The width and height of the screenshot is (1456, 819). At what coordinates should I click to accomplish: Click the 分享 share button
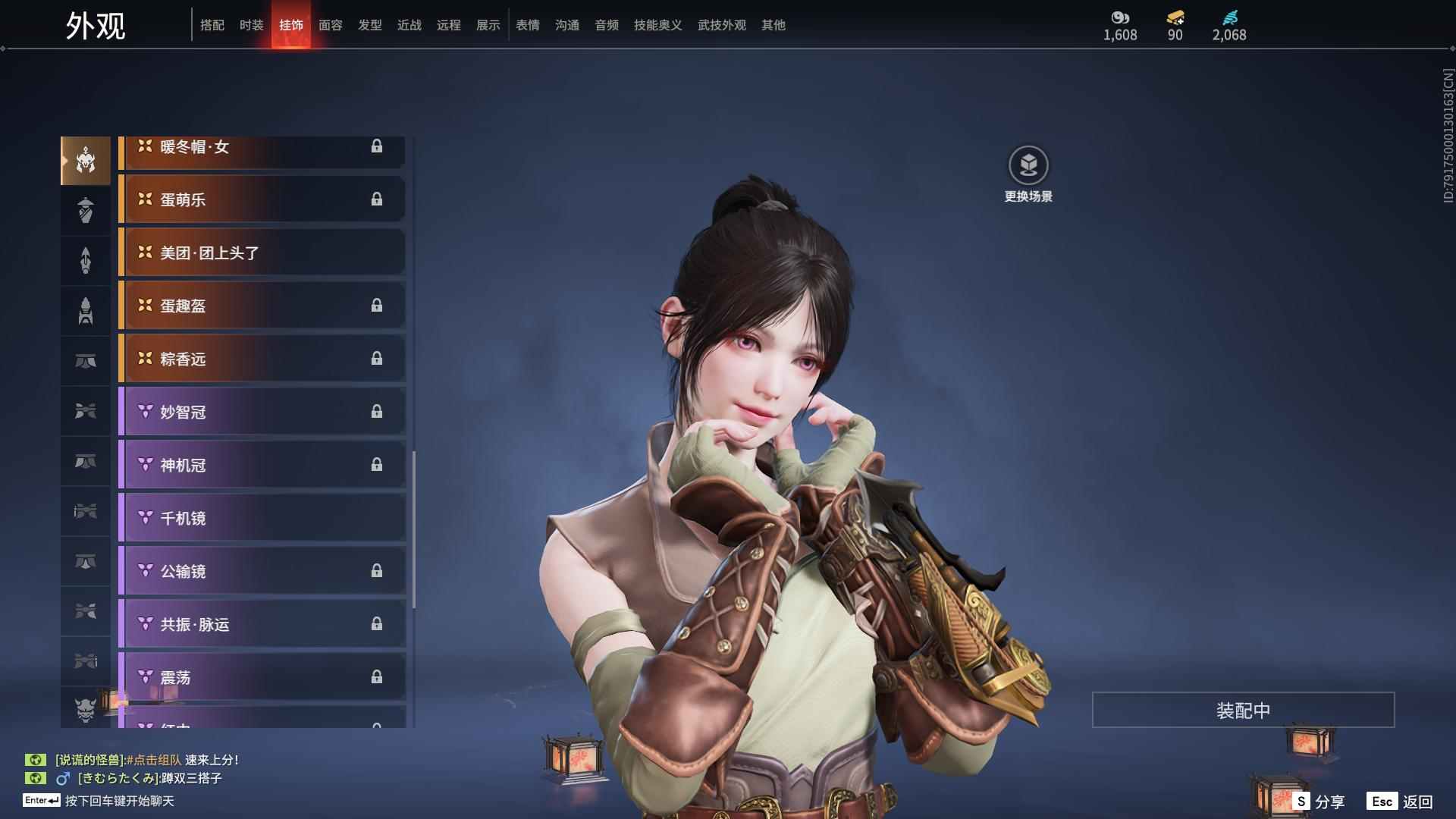[x=1320, y=802]
